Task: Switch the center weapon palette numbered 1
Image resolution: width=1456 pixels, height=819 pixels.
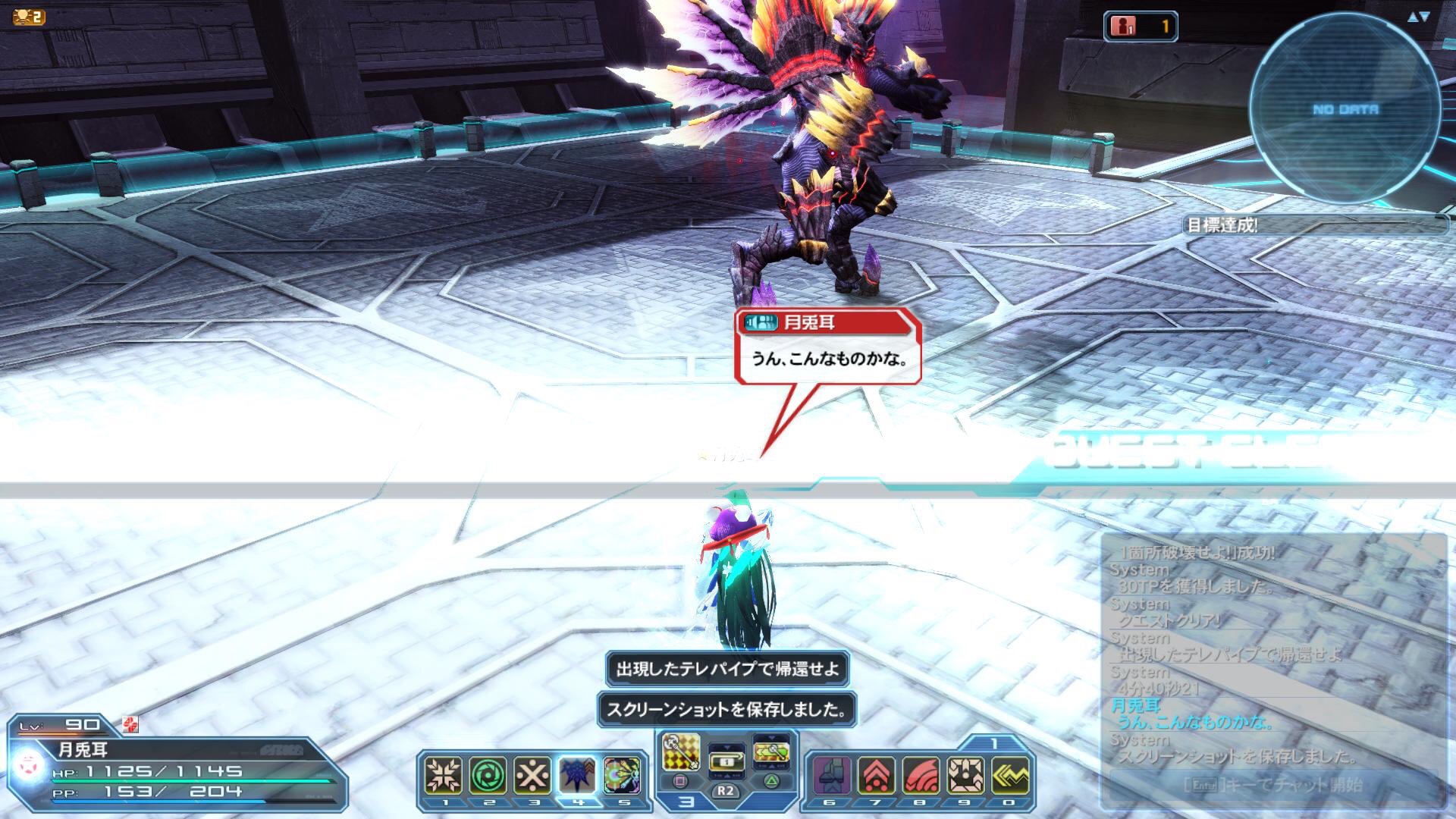Action: coord(726,760)
